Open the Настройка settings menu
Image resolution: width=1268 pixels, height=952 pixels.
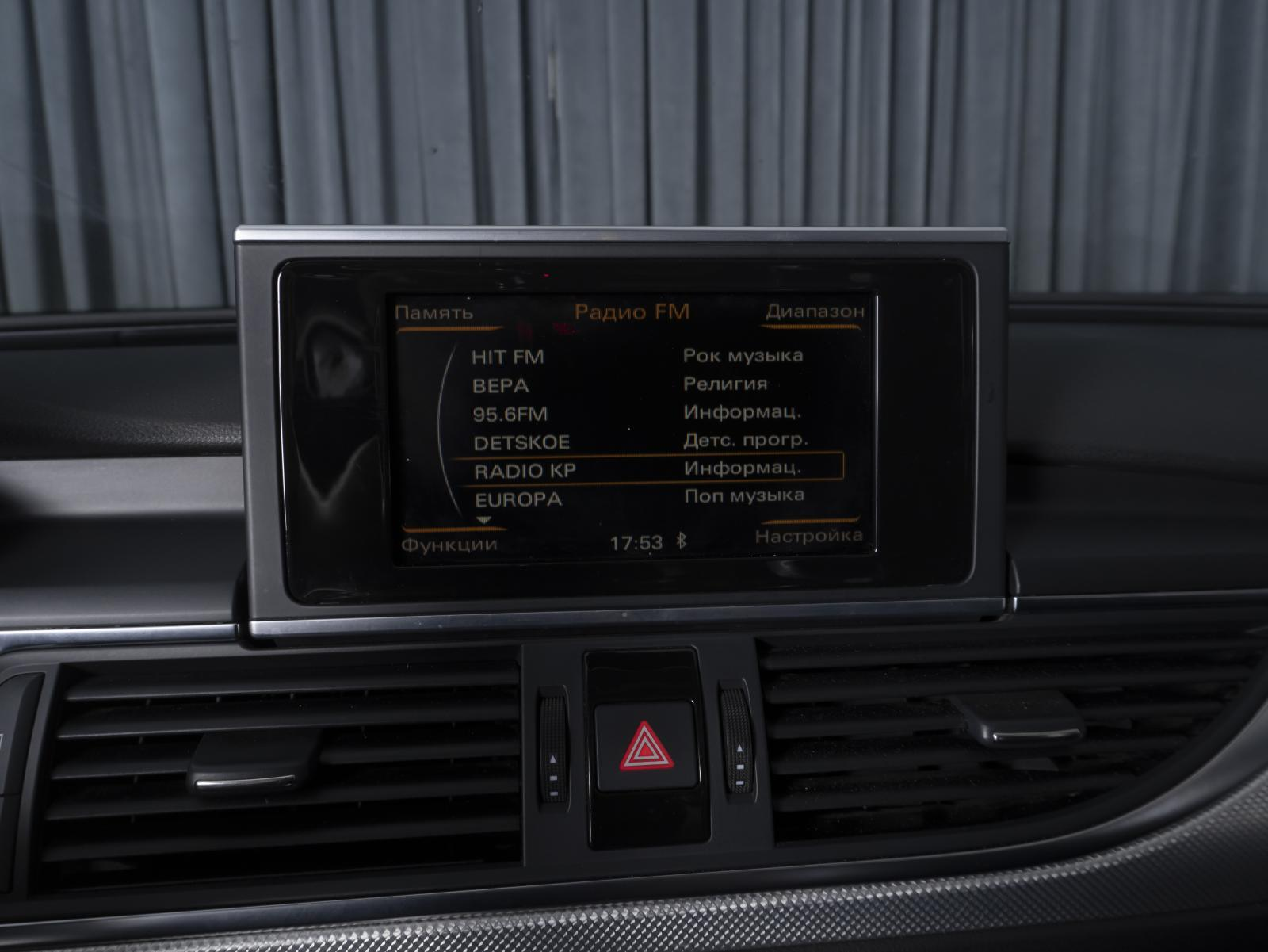pos(808,536)
